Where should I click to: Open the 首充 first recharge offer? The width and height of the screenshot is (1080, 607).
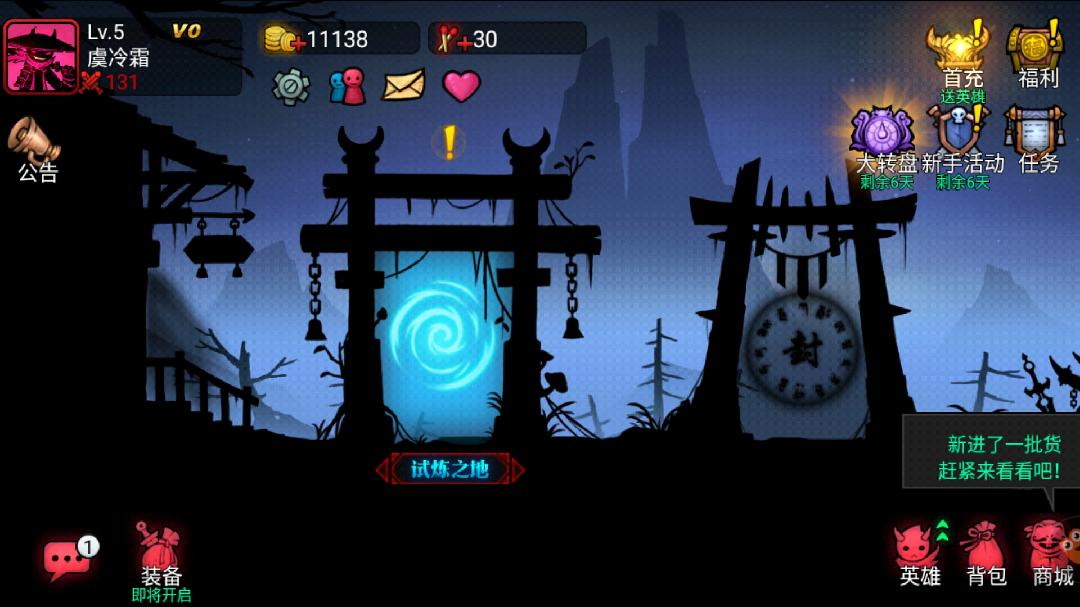point(961,55)
